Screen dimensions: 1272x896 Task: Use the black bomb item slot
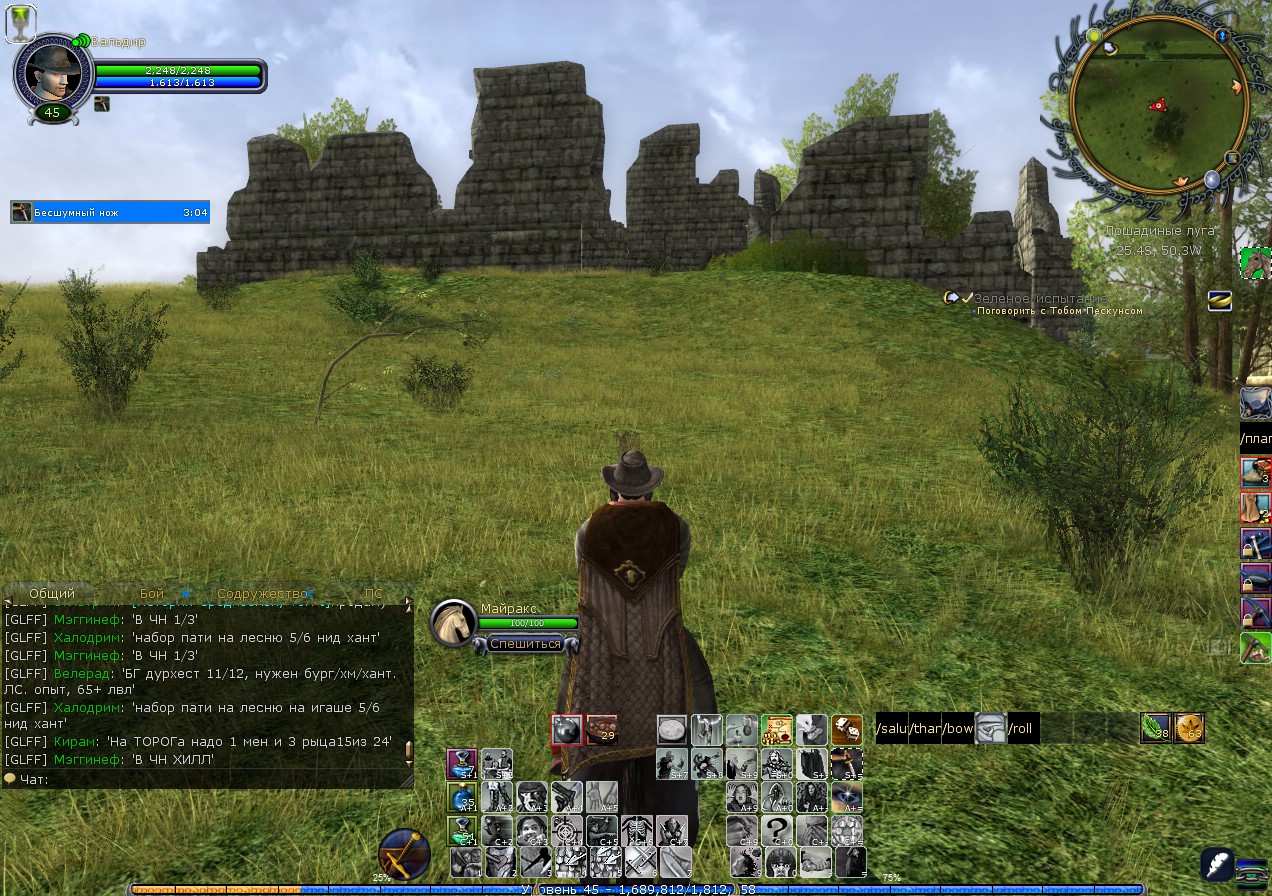tap(567, 730)
